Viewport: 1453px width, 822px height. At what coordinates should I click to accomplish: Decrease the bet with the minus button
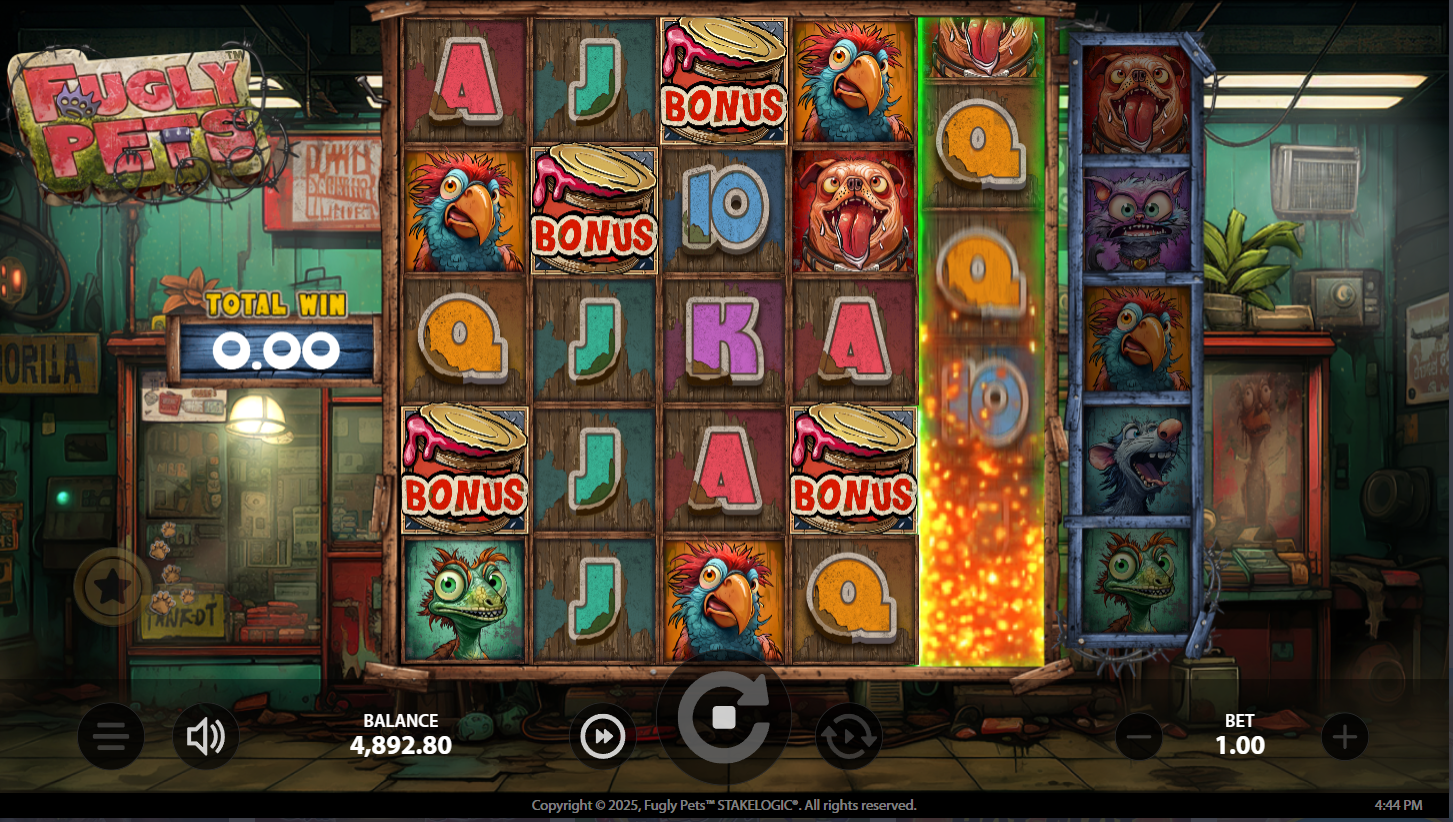[1138, 737]
